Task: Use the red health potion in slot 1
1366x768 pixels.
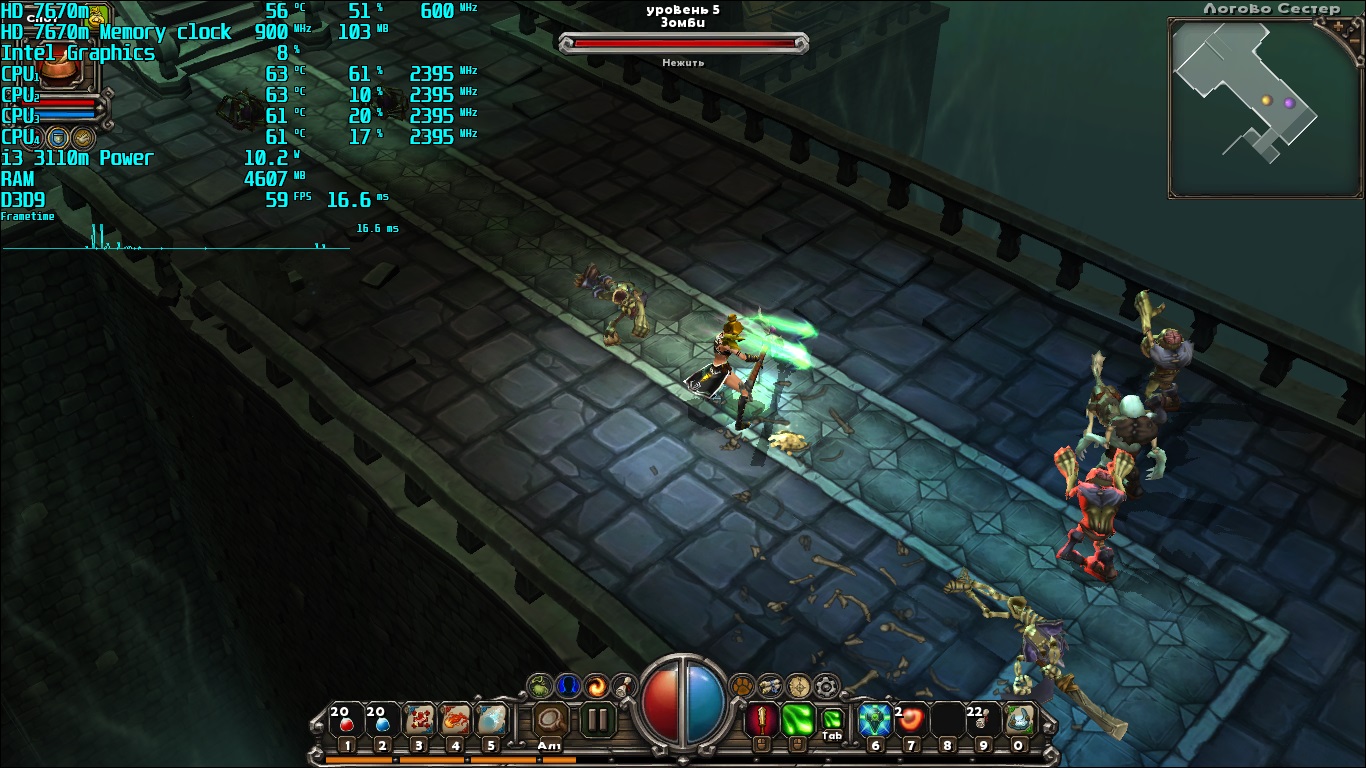Action: [x=346, y=720]
